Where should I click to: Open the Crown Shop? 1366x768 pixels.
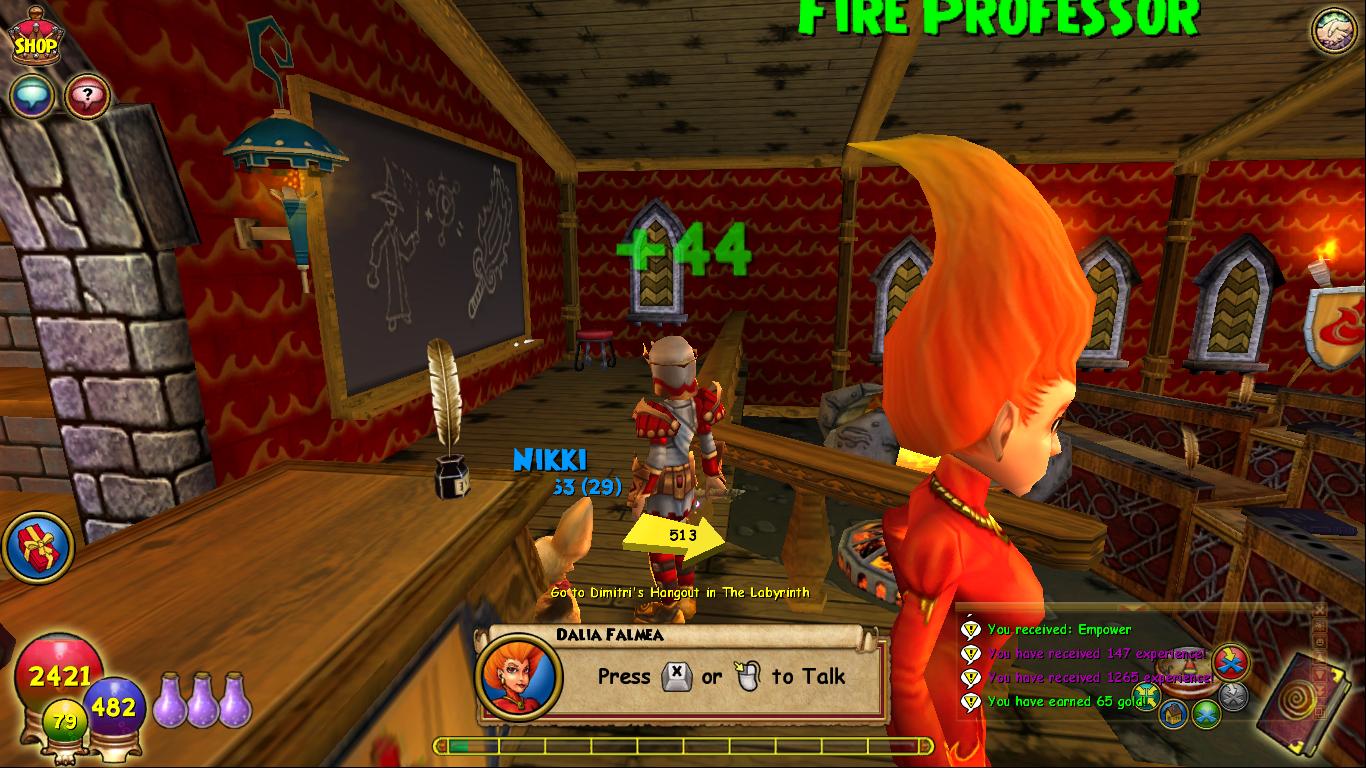tap(33, 40)
